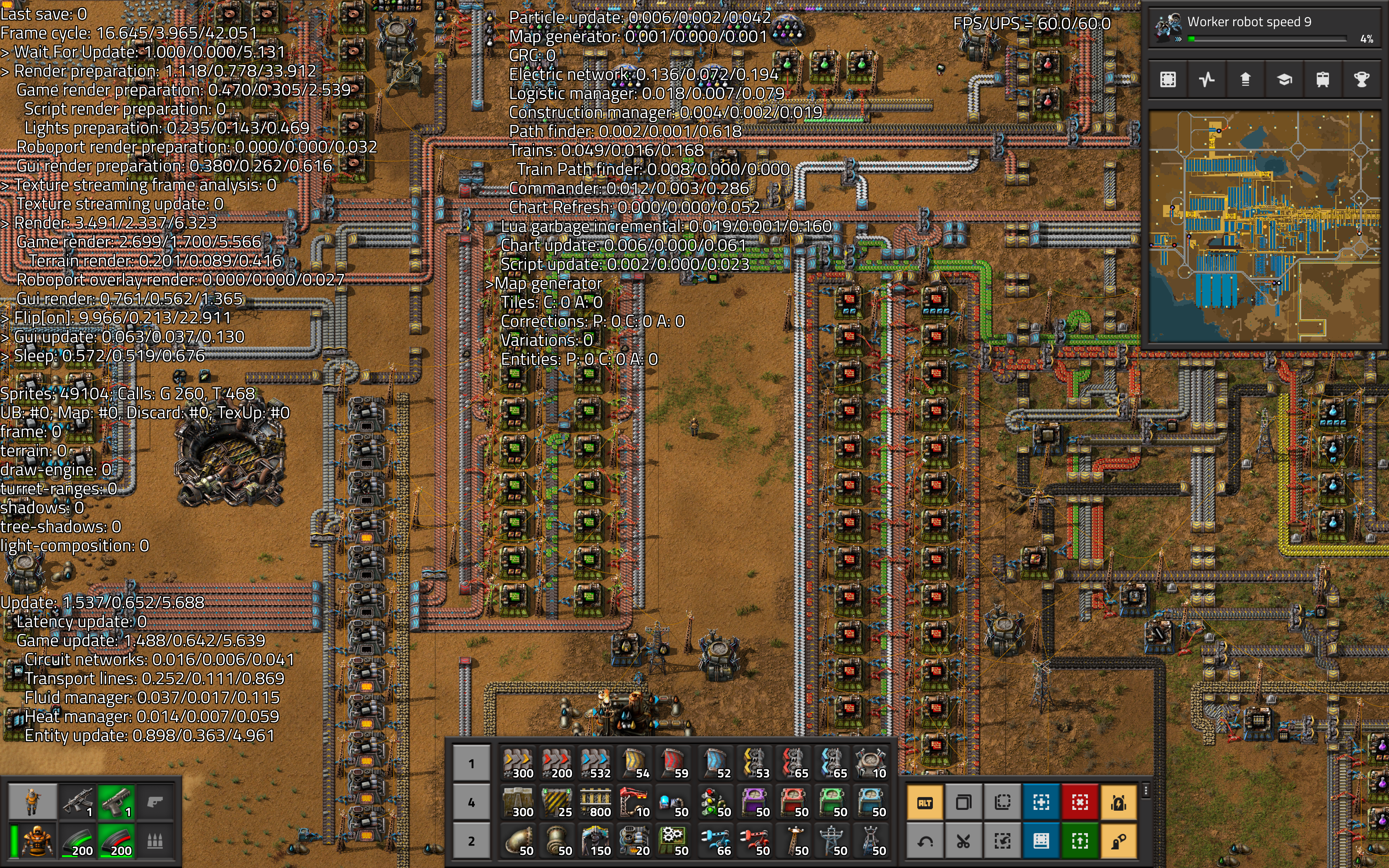1389x868 pixels.
Task: Select the purple logistic chest slot
Action: (x=754, y=803)
